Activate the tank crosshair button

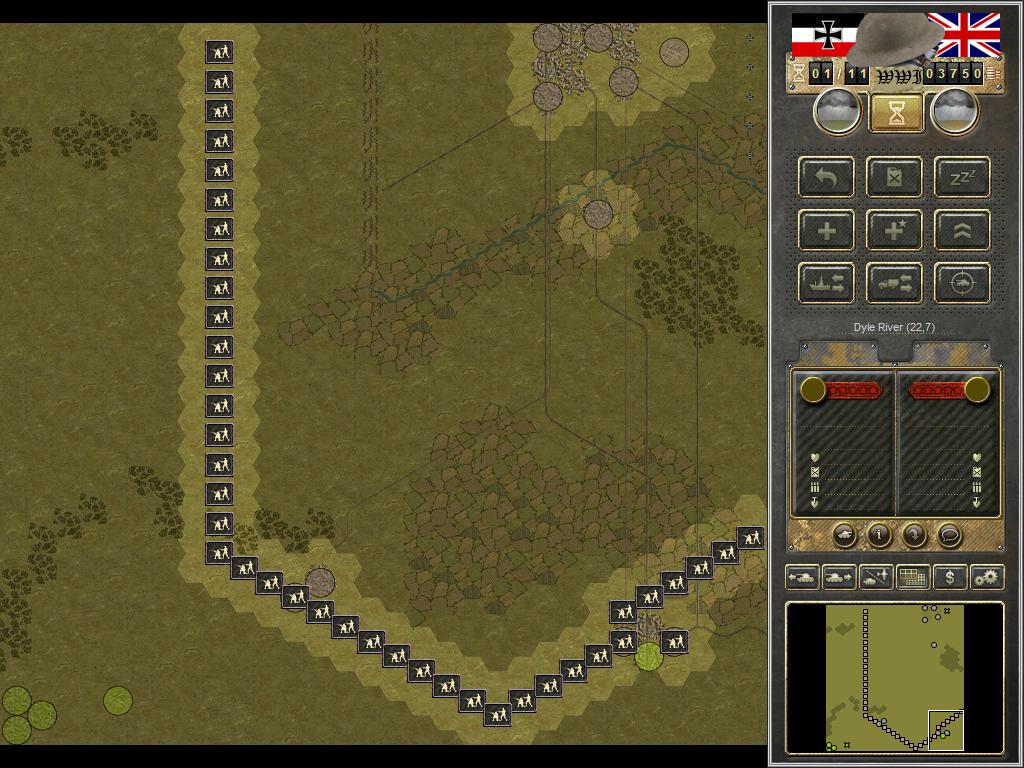point(962,284)
